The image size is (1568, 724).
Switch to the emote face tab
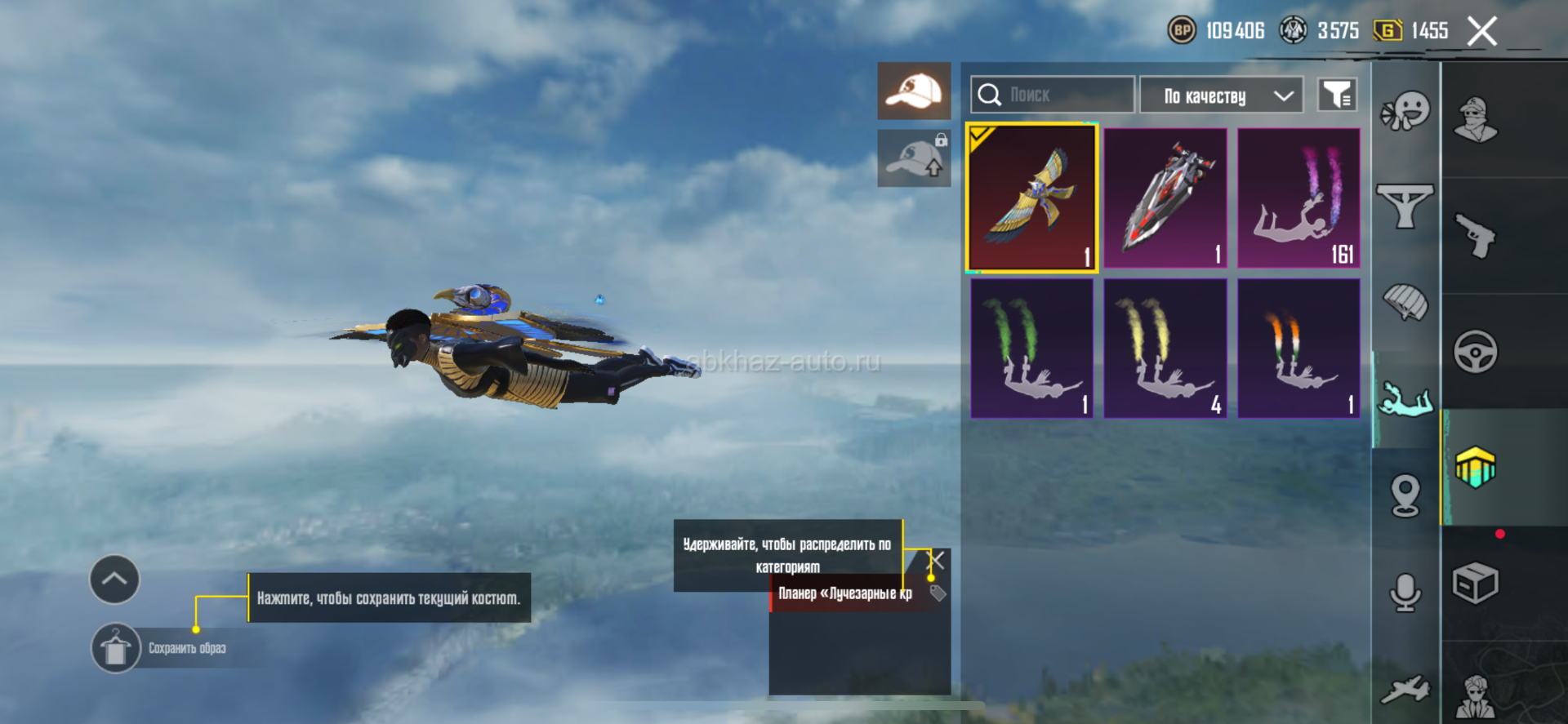coord(1405,111)
